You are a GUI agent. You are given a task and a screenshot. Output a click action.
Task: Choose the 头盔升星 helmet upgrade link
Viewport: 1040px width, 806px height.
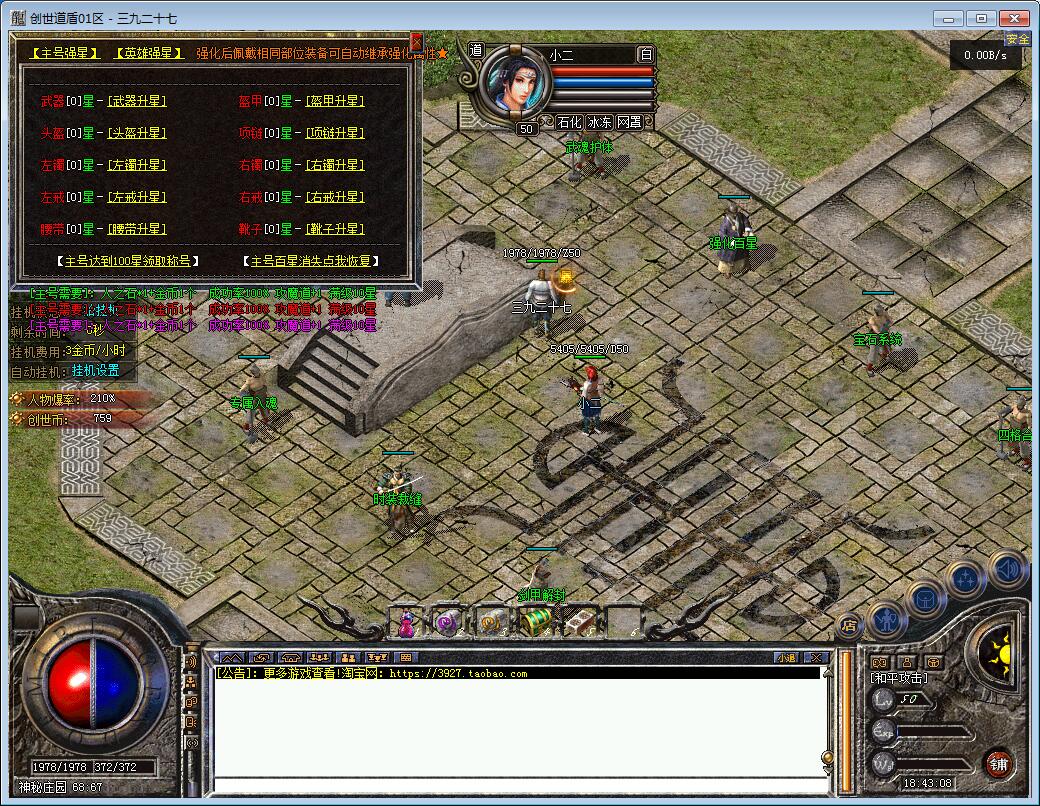(x=137, y=133)
